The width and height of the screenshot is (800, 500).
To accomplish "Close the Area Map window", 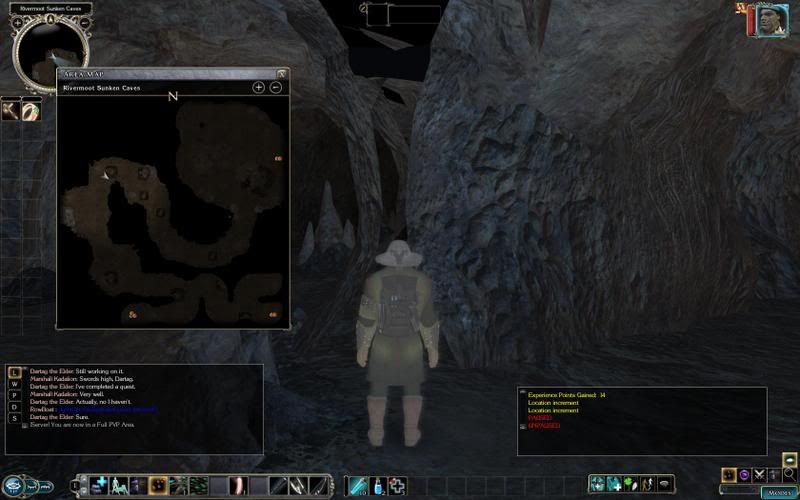I will click(x=282, y=73).
